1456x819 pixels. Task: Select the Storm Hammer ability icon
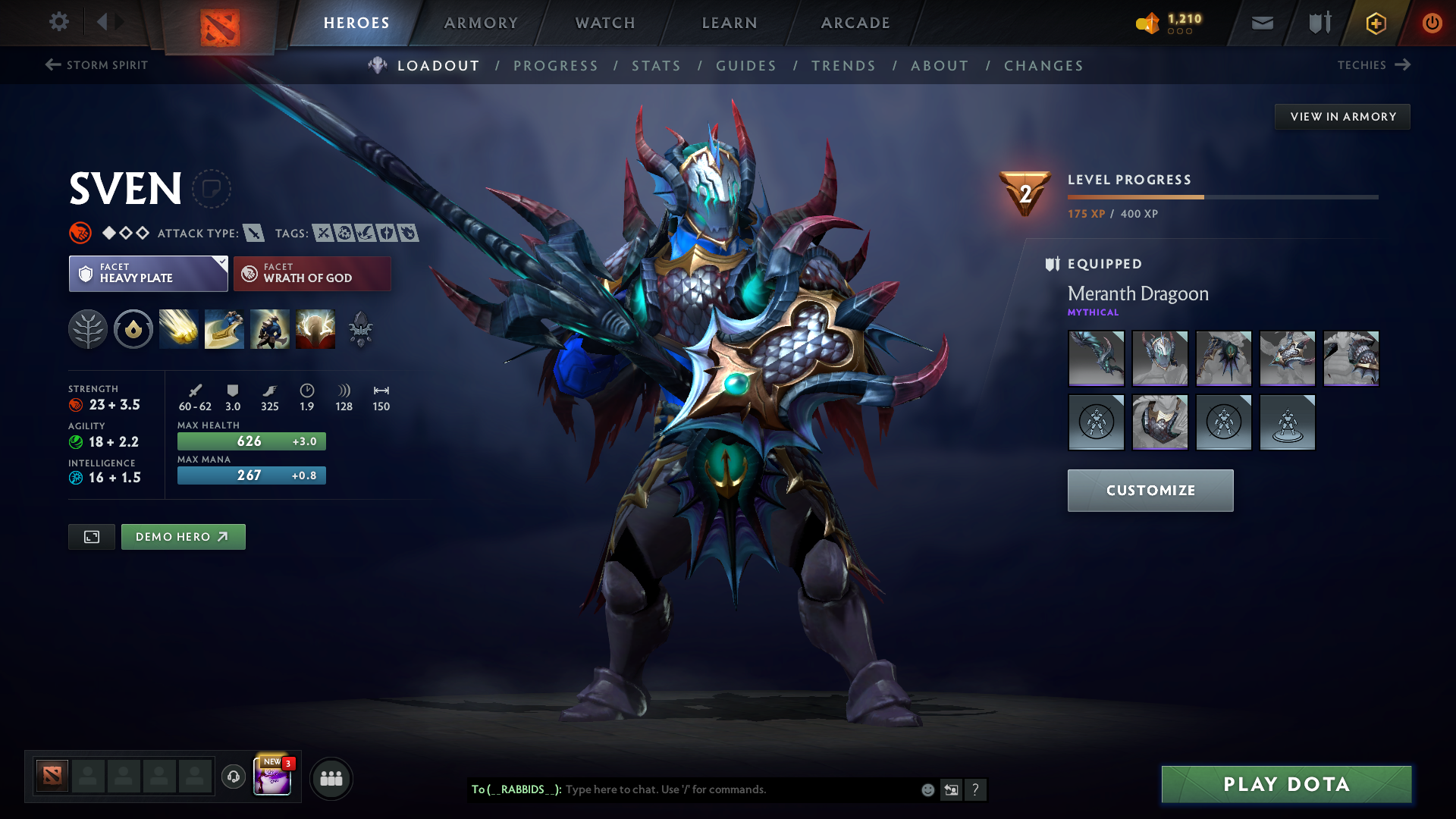[179, 329]
